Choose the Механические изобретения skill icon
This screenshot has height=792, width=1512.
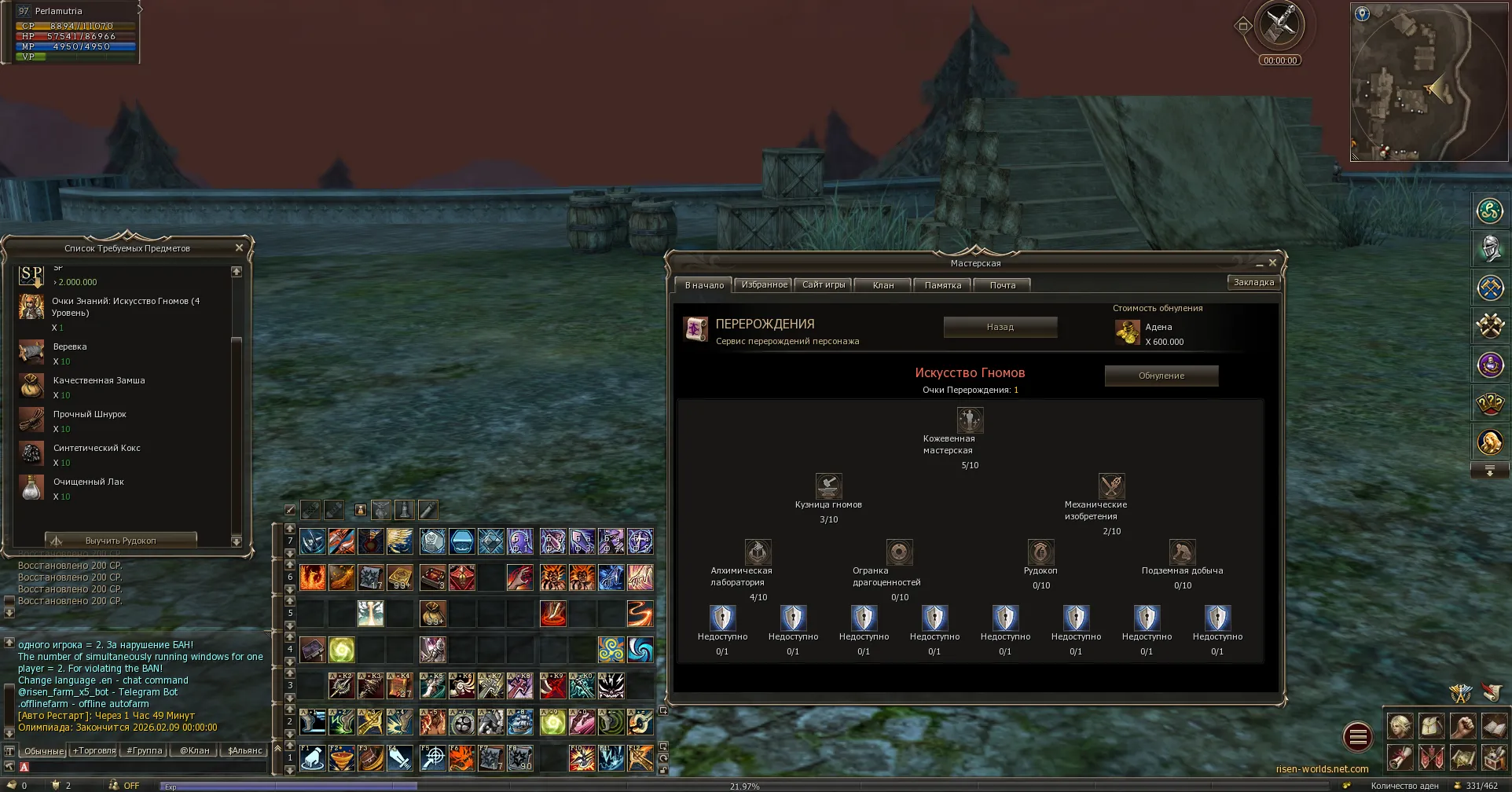coord(1111,486)
